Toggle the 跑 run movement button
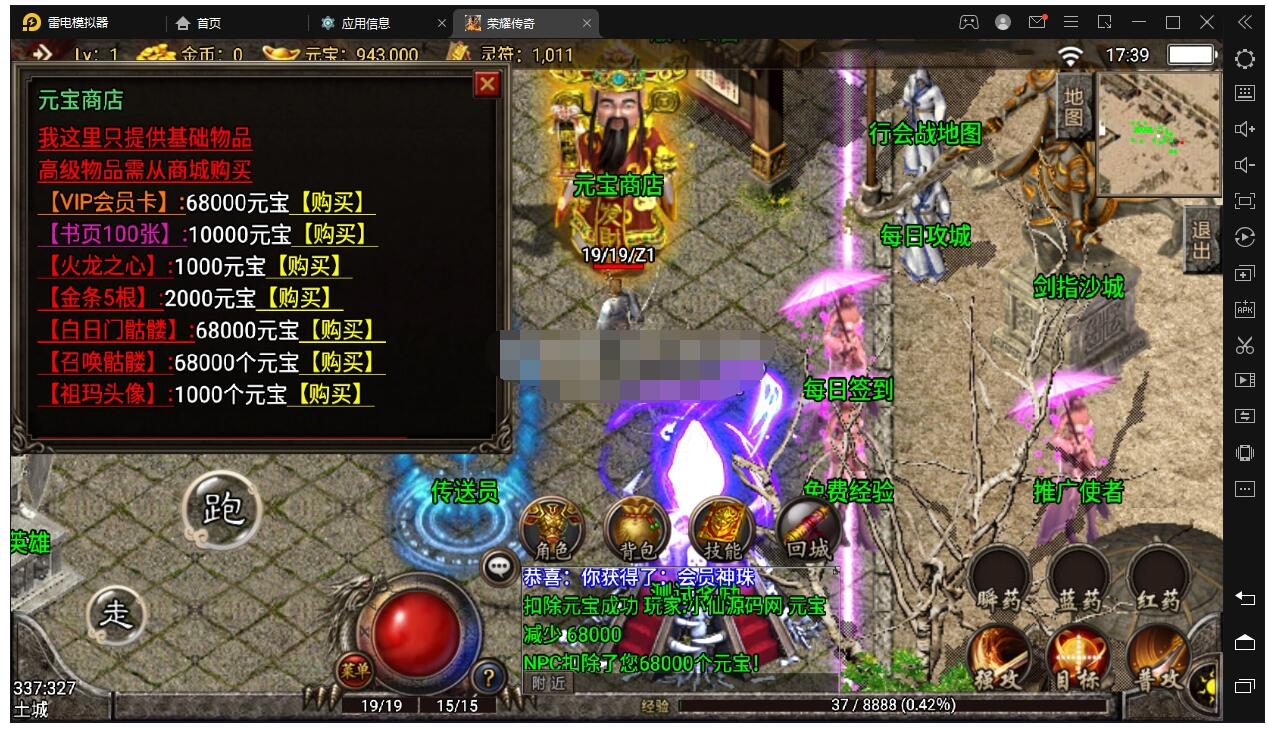1268x730 pixels. coord(222,509)
